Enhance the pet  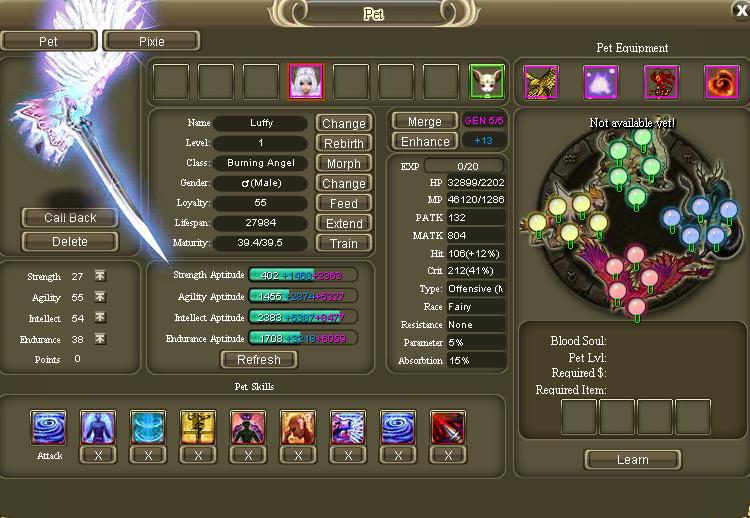424,142
